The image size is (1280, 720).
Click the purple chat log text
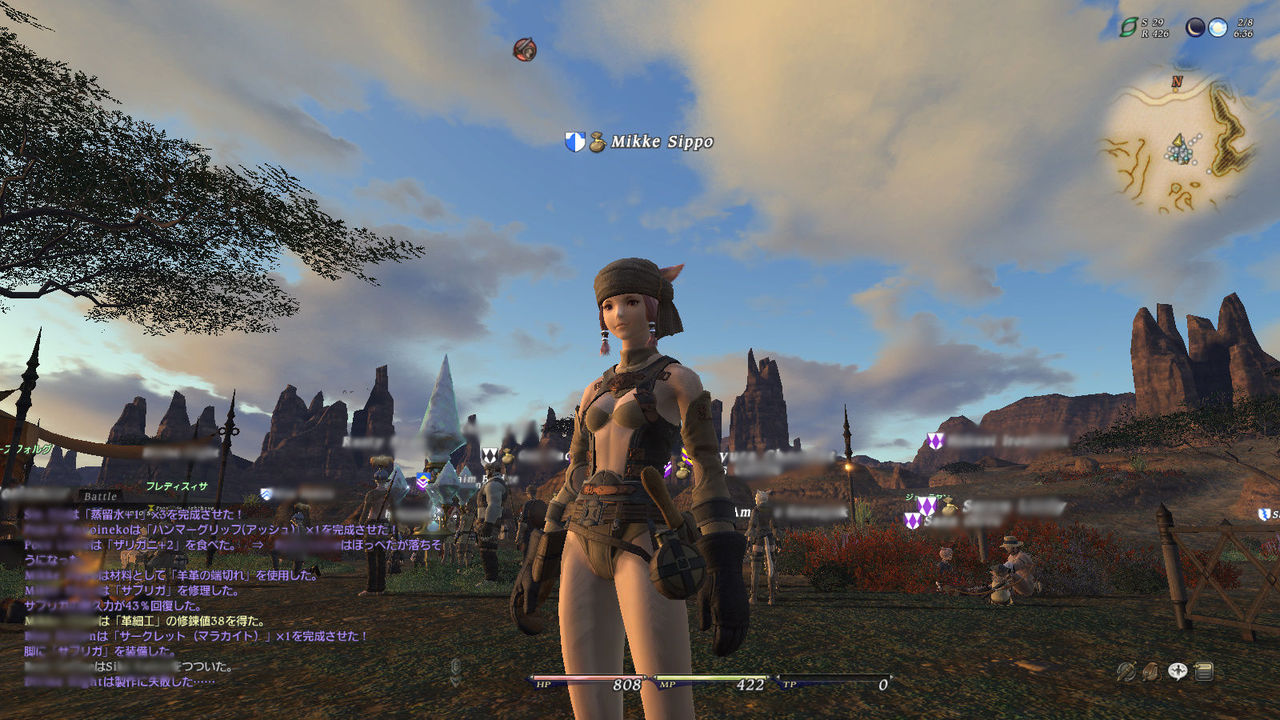200,590
